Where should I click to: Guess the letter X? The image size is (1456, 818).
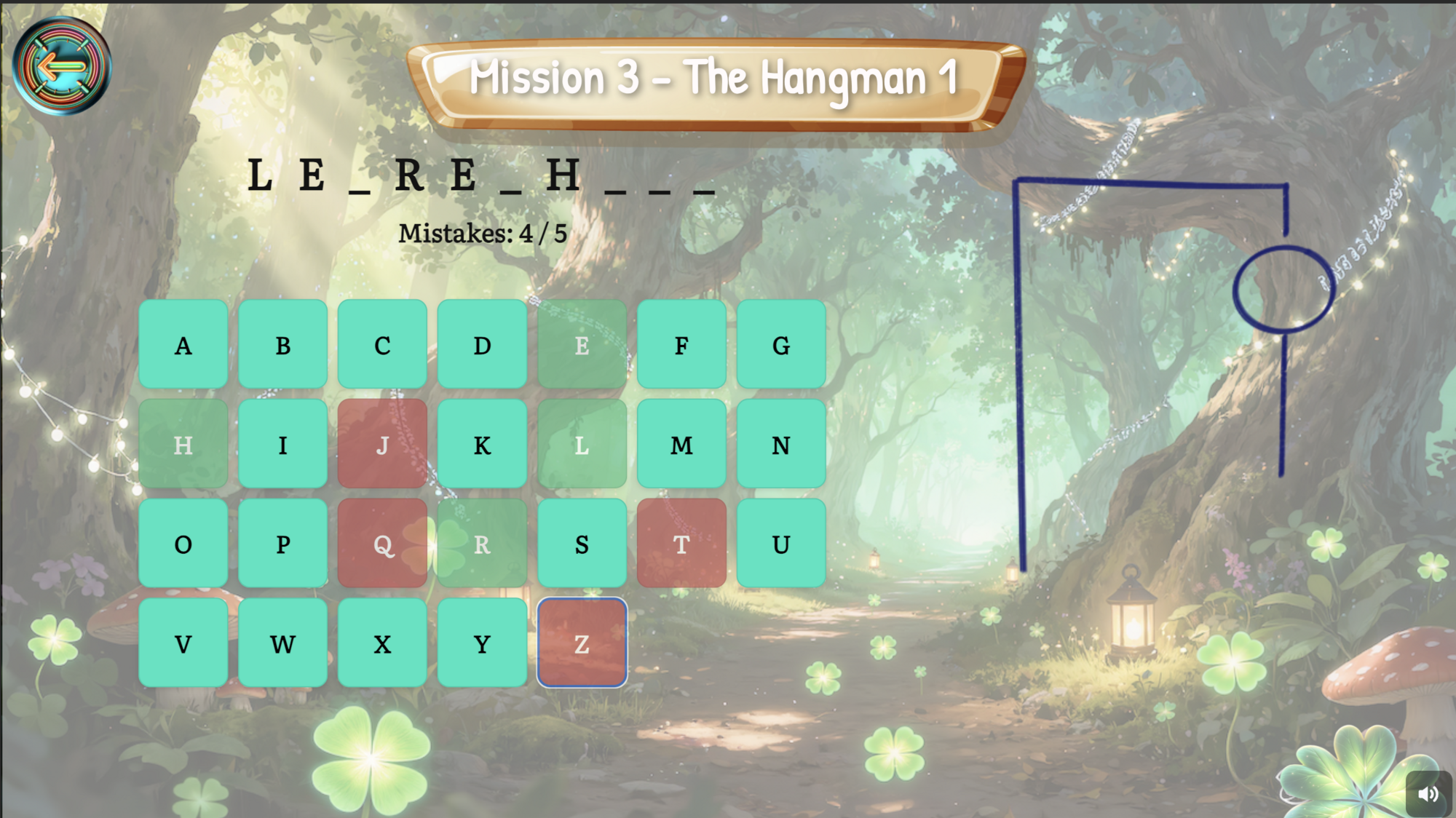(x=382, y=643)
